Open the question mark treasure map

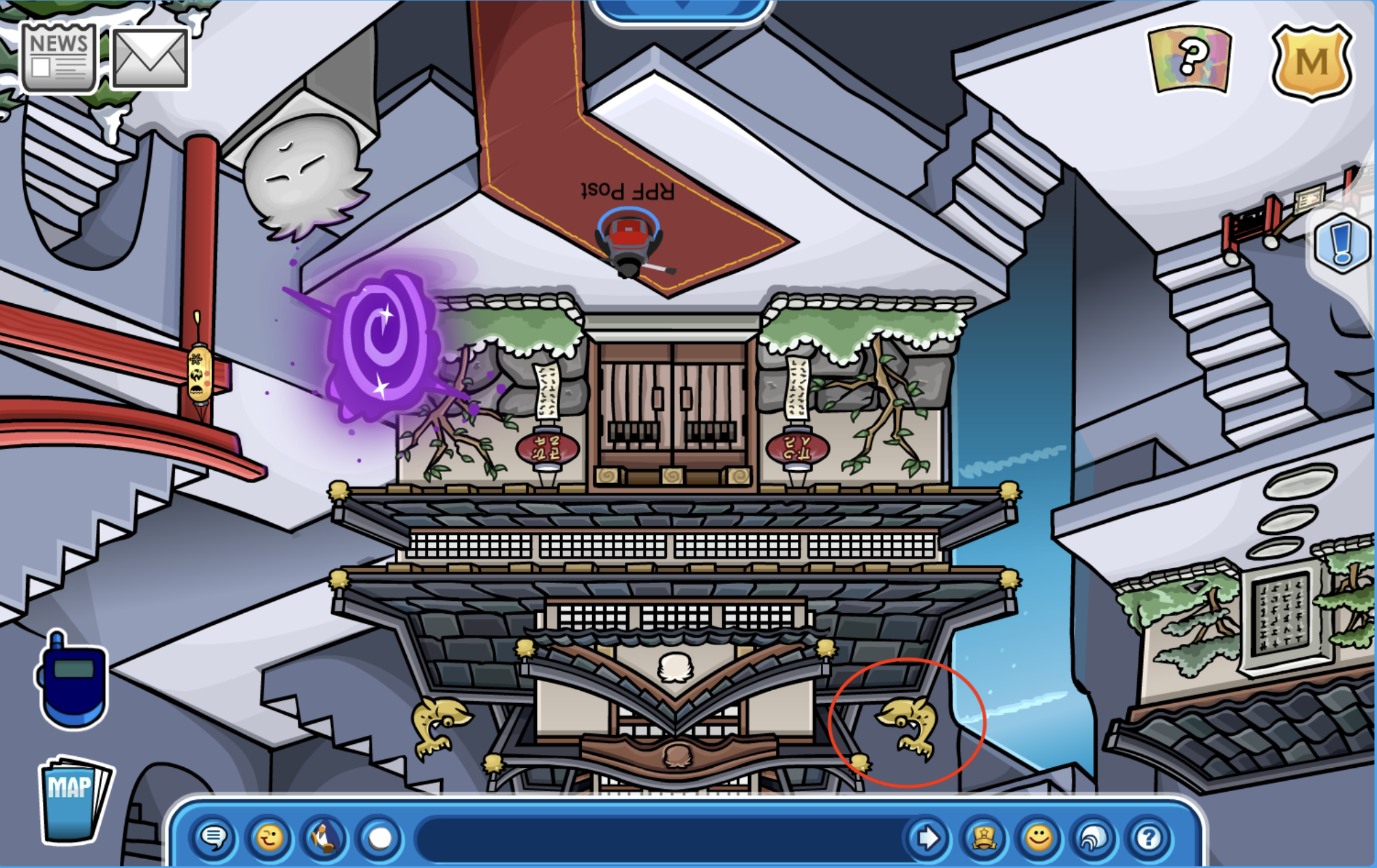[1191, 59]
